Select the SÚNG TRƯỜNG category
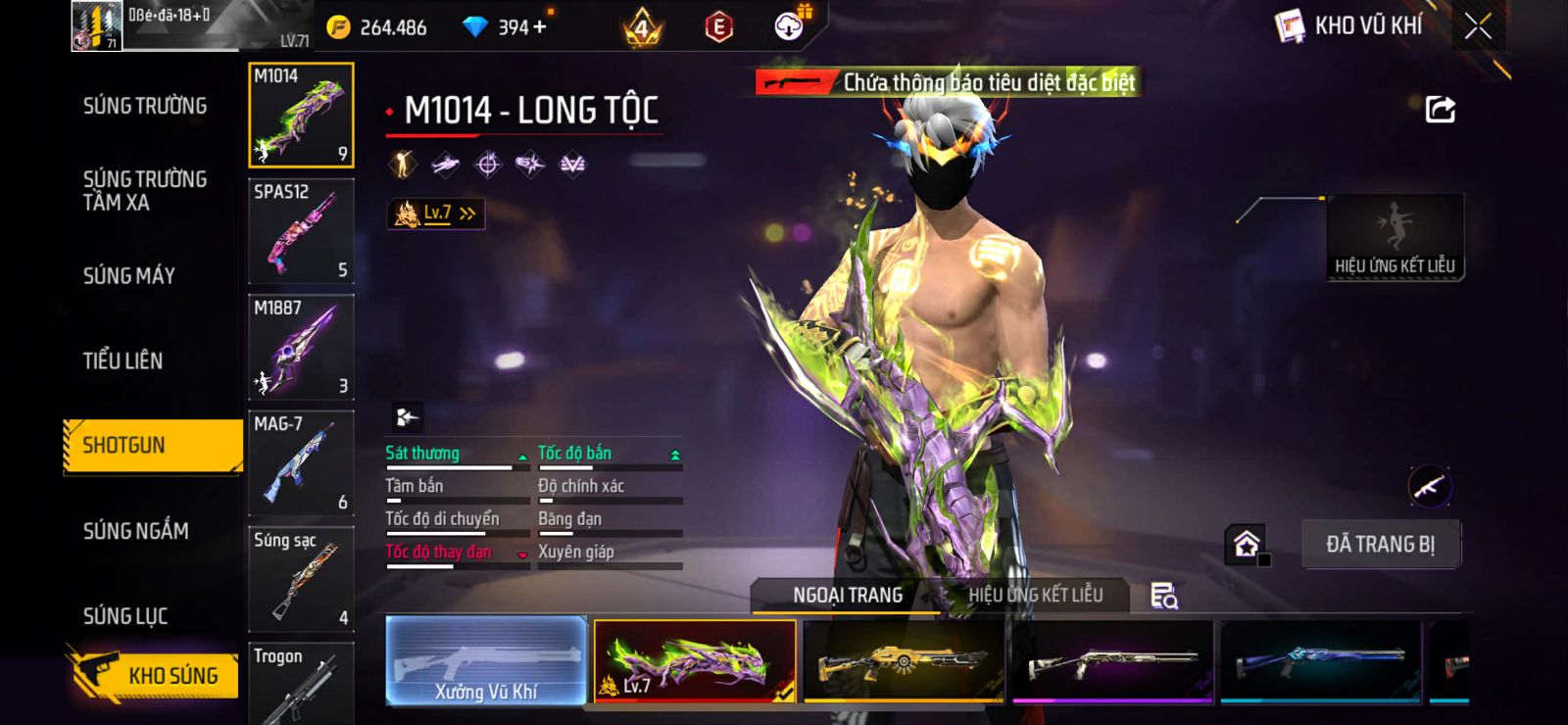 pyautogui.click(x=145, y=106)
